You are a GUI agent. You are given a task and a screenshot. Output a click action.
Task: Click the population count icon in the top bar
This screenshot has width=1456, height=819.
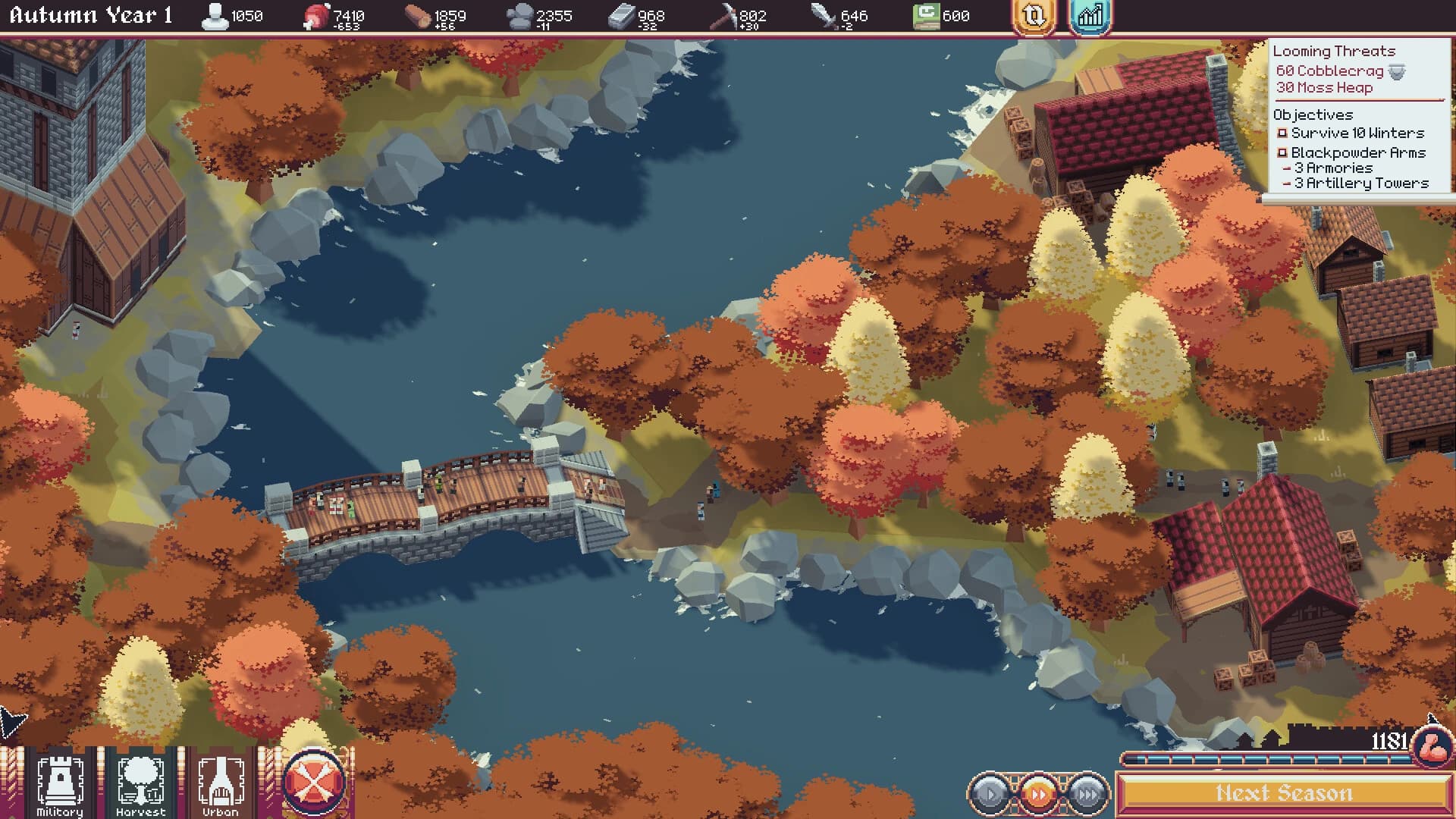216,14
